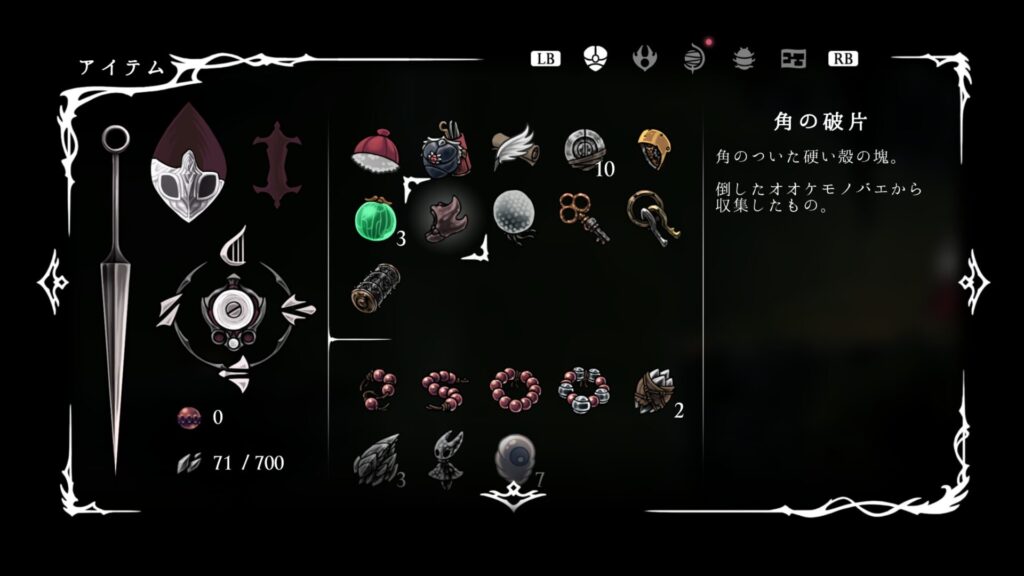Screen dimensions: 1024x576
Task: Select the round stone disc item
Action: [x=583, y=149]
